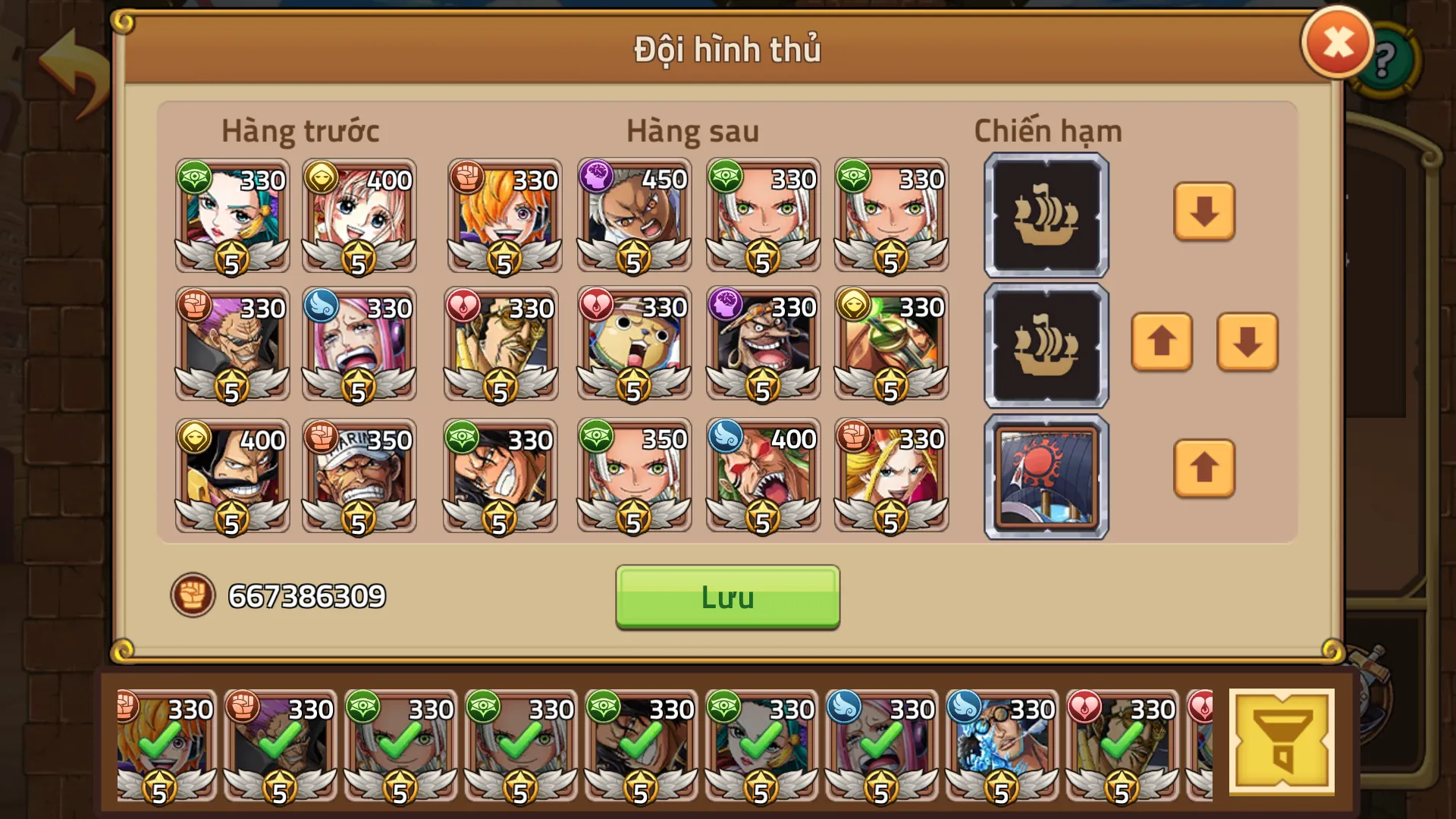Select Gol D. Roger with 400 power
1456x819 pixels.
pyautogui.click(x=232, y=475)
